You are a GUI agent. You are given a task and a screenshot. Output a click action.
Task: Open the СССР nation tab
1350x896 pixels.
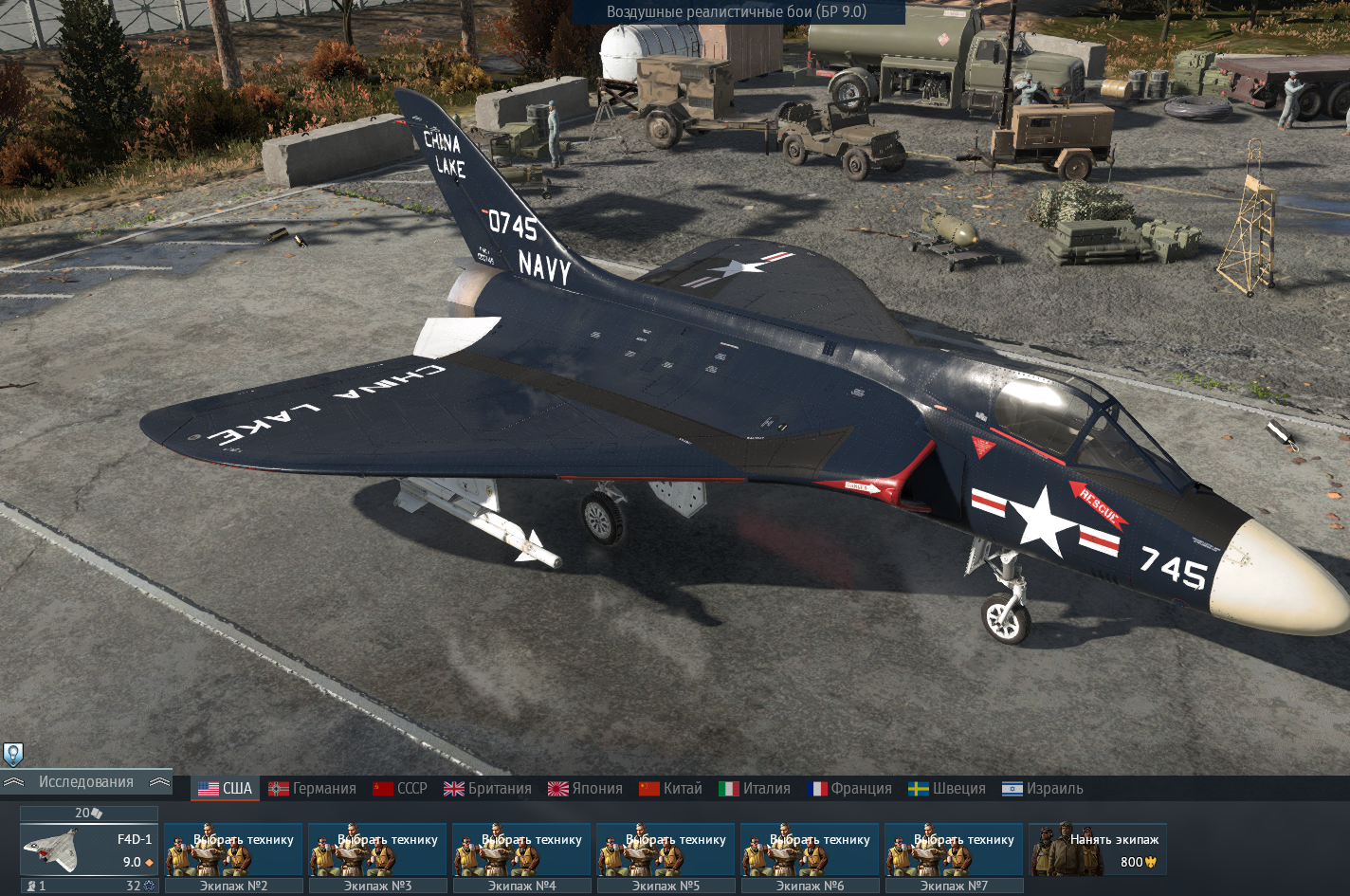400,789
